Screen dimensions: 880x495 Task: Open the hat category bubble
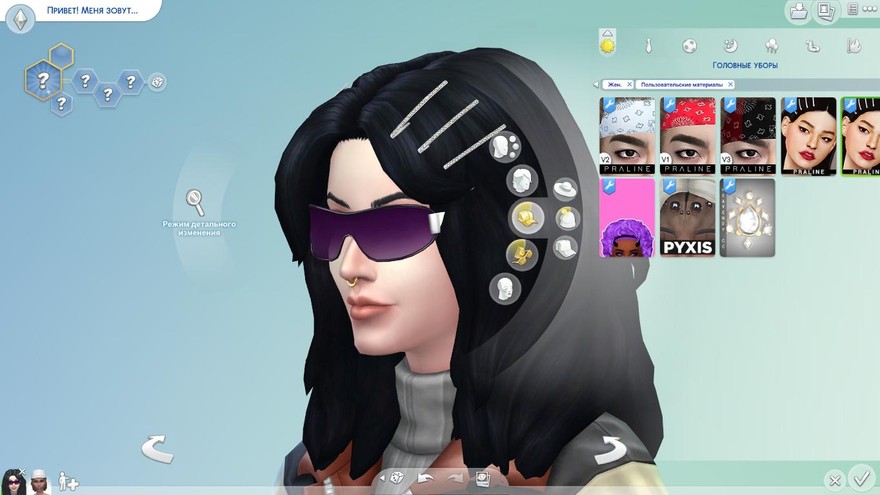(566, 189)
